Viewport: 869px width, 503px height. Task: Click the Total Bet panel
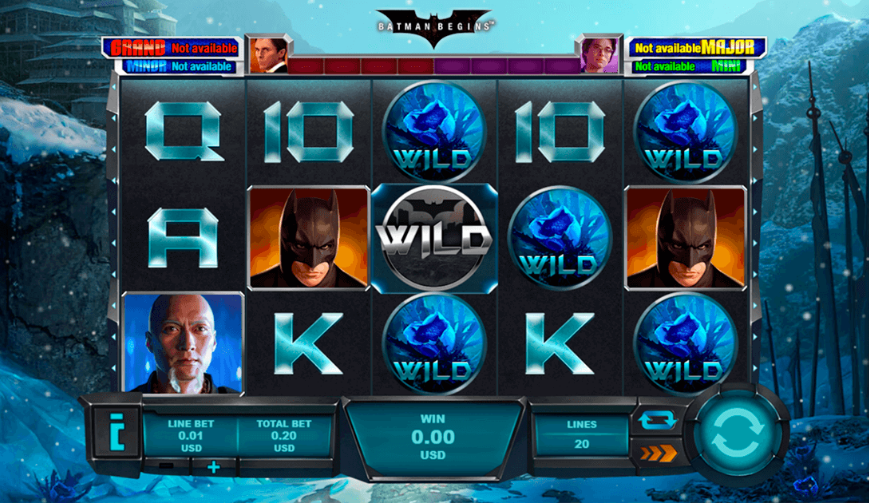[284, 436]
